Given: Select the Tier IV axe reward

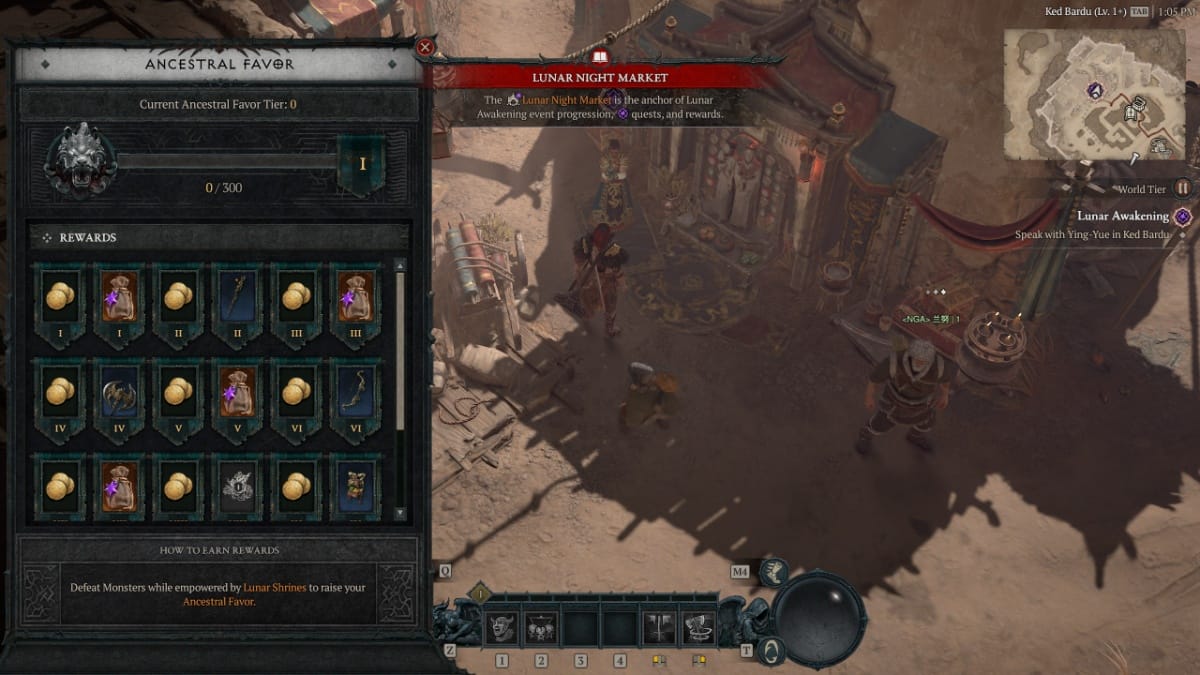Looking at the screenshot, I should 118,392.
